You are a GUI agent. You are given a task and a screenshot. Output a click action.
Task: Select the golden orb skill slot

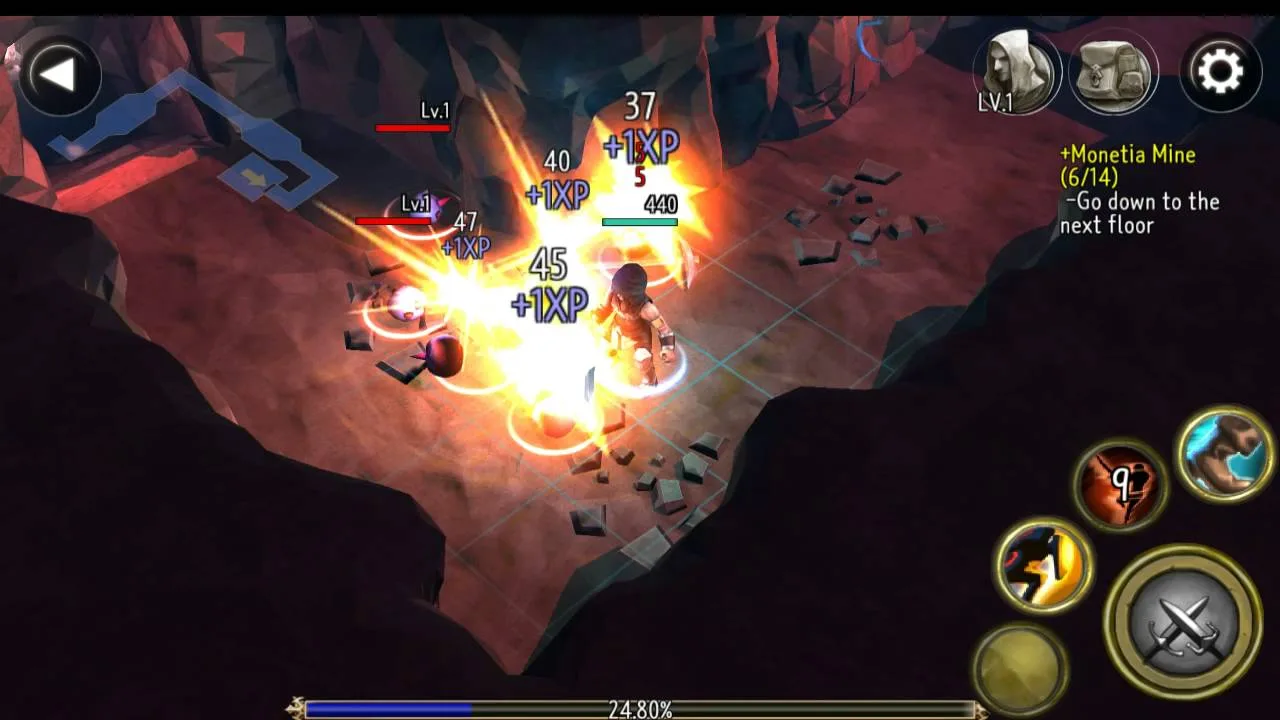pos(1020,660)
